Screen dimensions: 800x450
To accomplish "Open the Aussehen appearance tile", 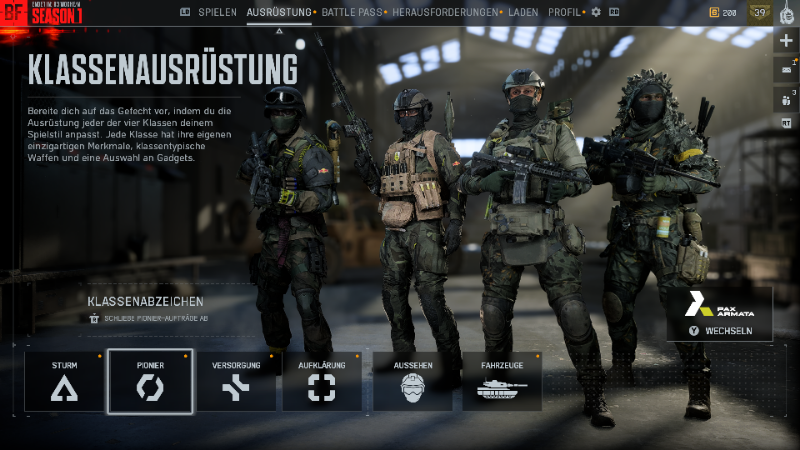I will pos(412,381).
